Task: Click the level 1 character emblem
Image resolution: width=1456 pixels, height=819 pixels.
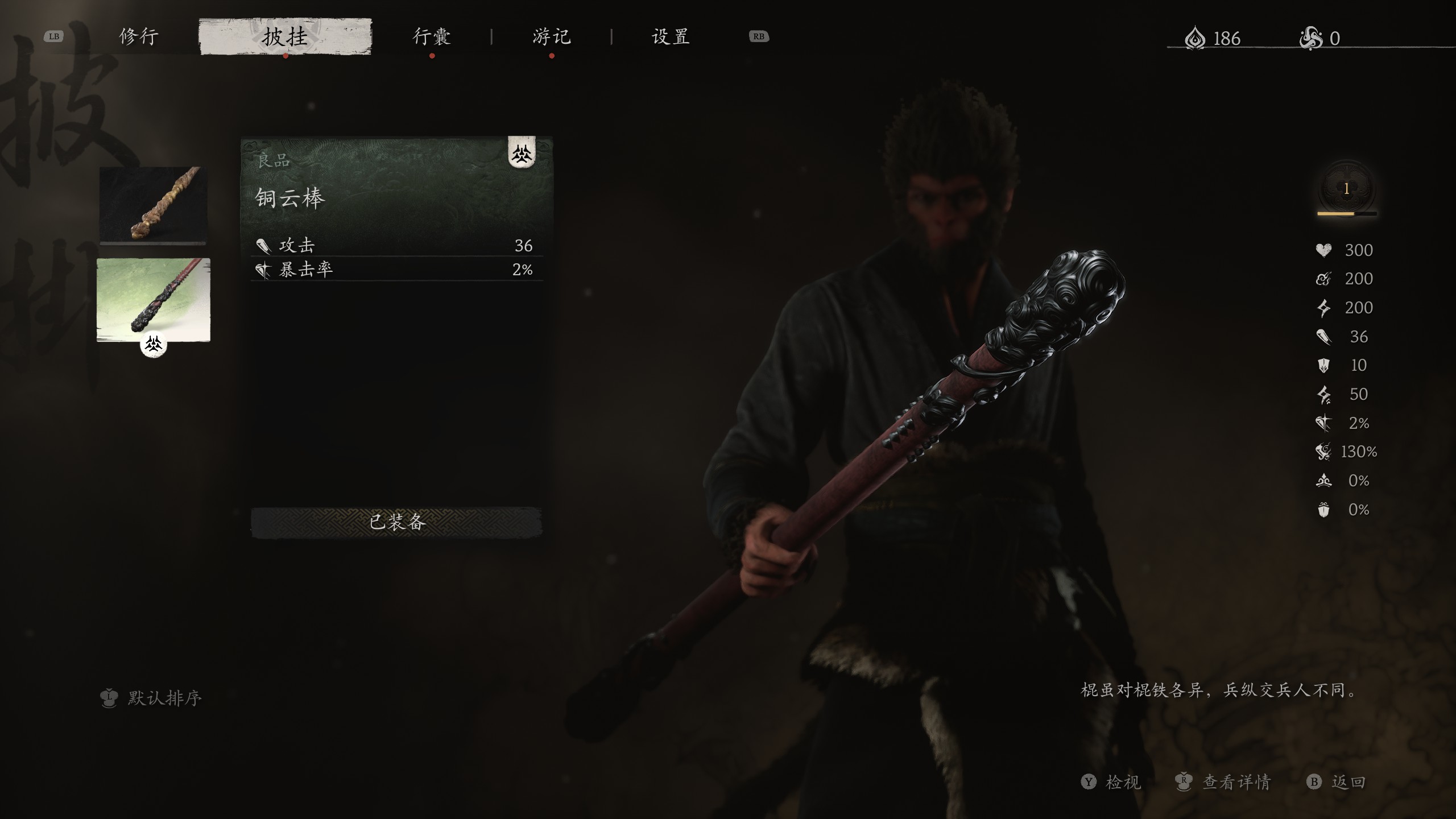Action: tap(1346, 190)
